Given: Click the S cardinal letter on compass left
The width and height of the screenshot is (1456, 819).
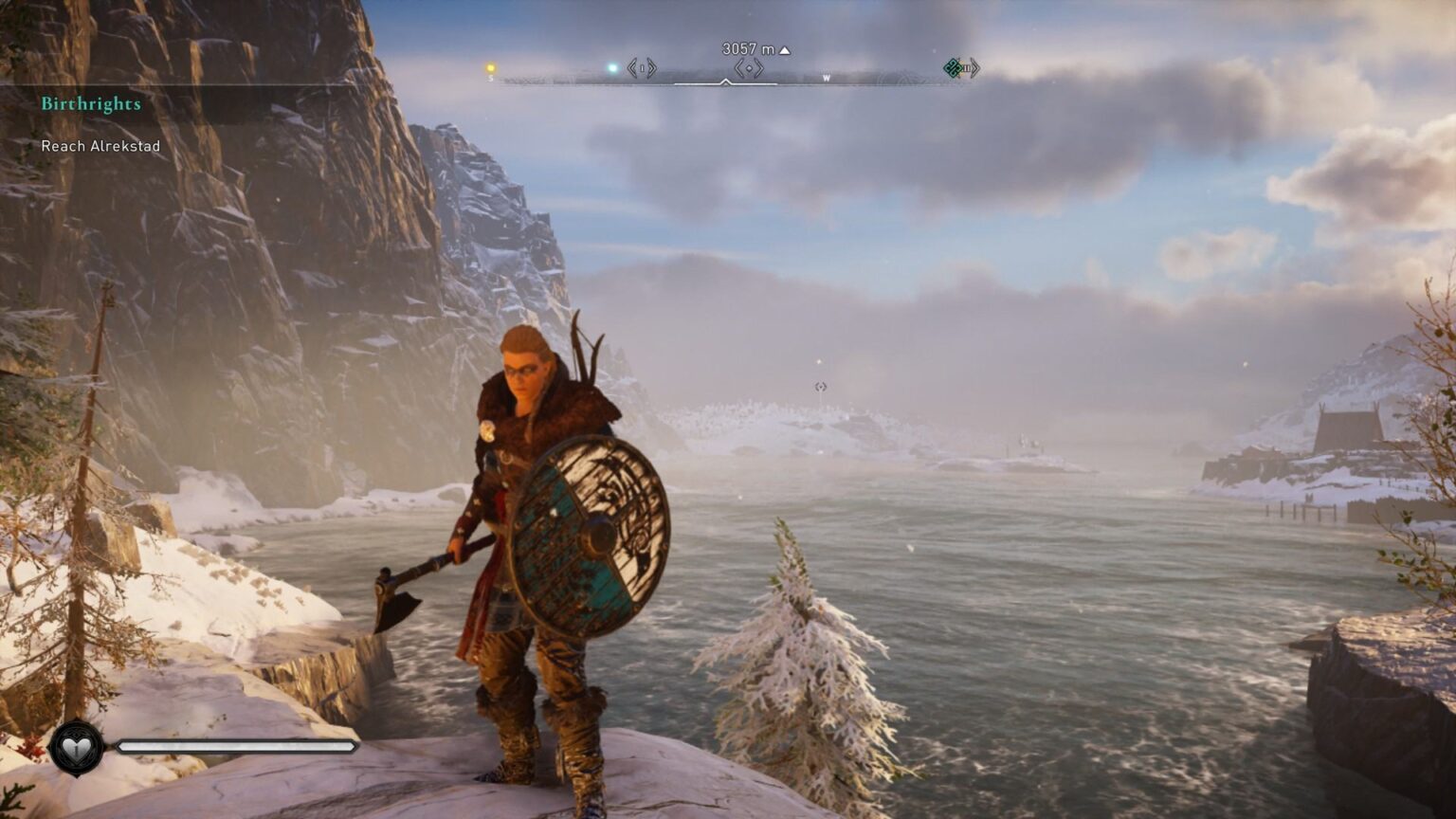Looking at the screenshot, I should click(489, 79).
